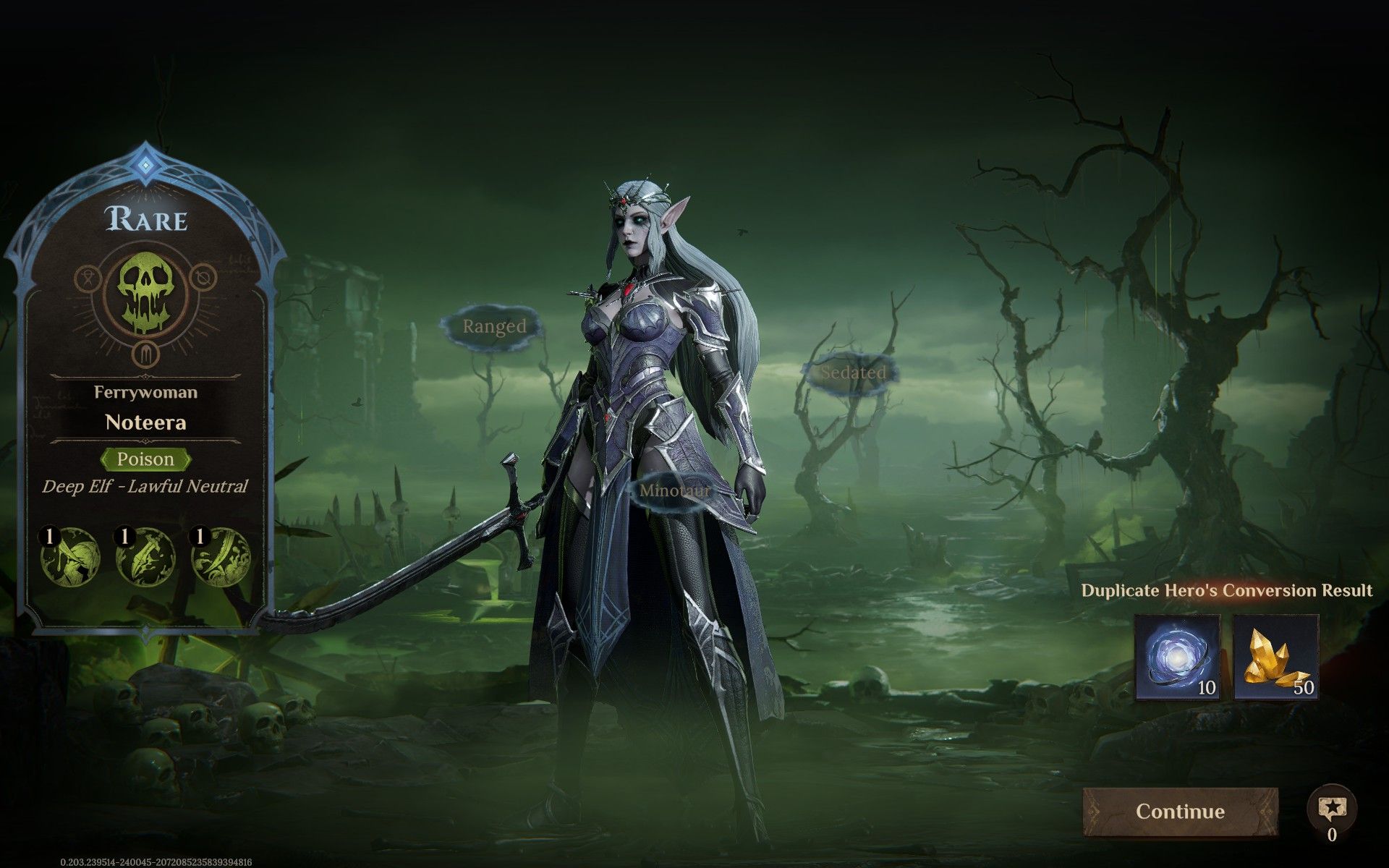Open details for Deep Elf - Lawful Neutral alignment
The image size is (1389, 868).
[x=145, y=488]
